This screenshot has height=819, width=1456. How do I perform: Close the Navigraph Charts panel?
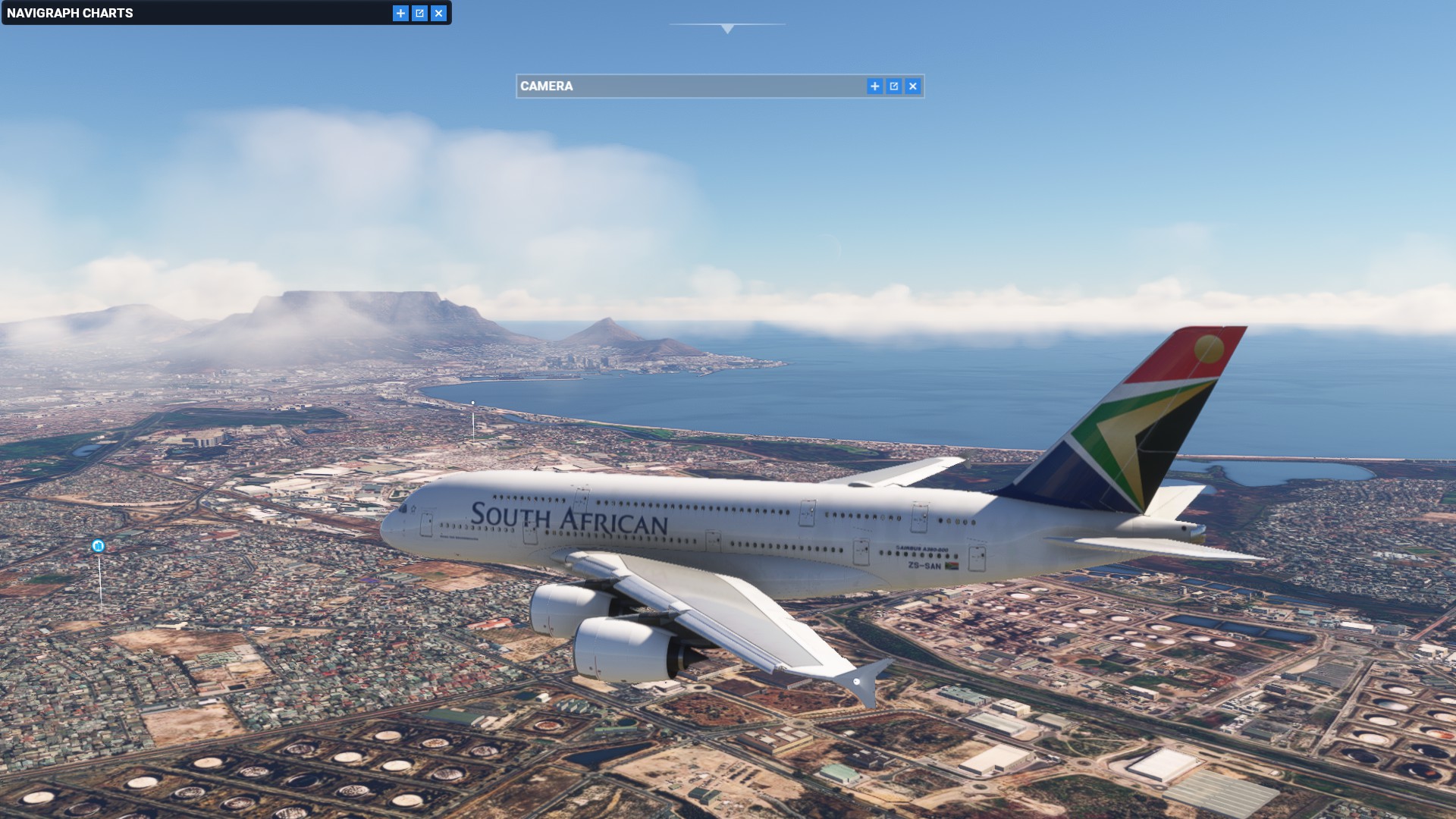coord(438,13)
